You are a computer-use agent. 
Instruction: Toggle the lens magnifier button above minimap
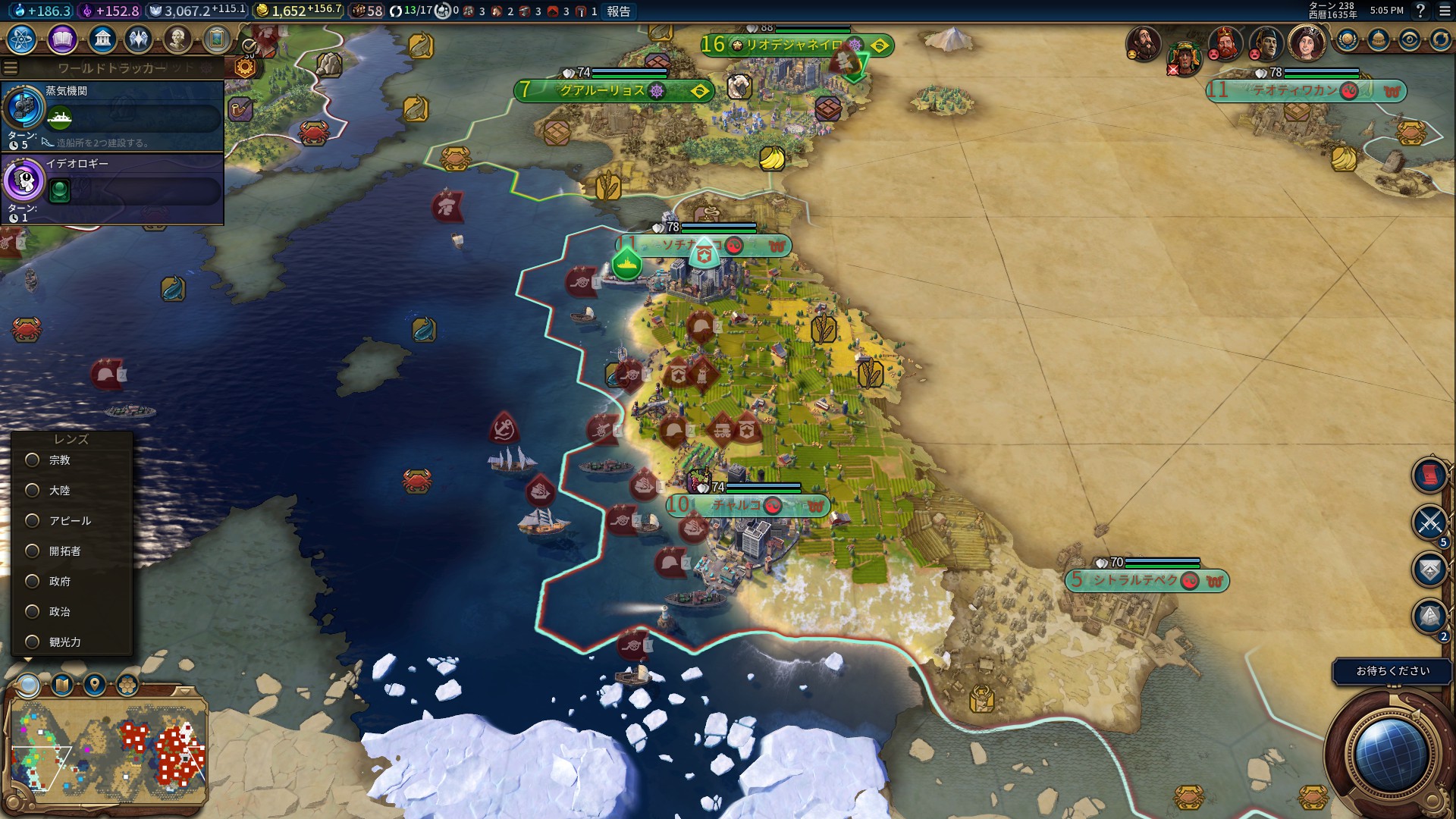[x=29, y=686]
